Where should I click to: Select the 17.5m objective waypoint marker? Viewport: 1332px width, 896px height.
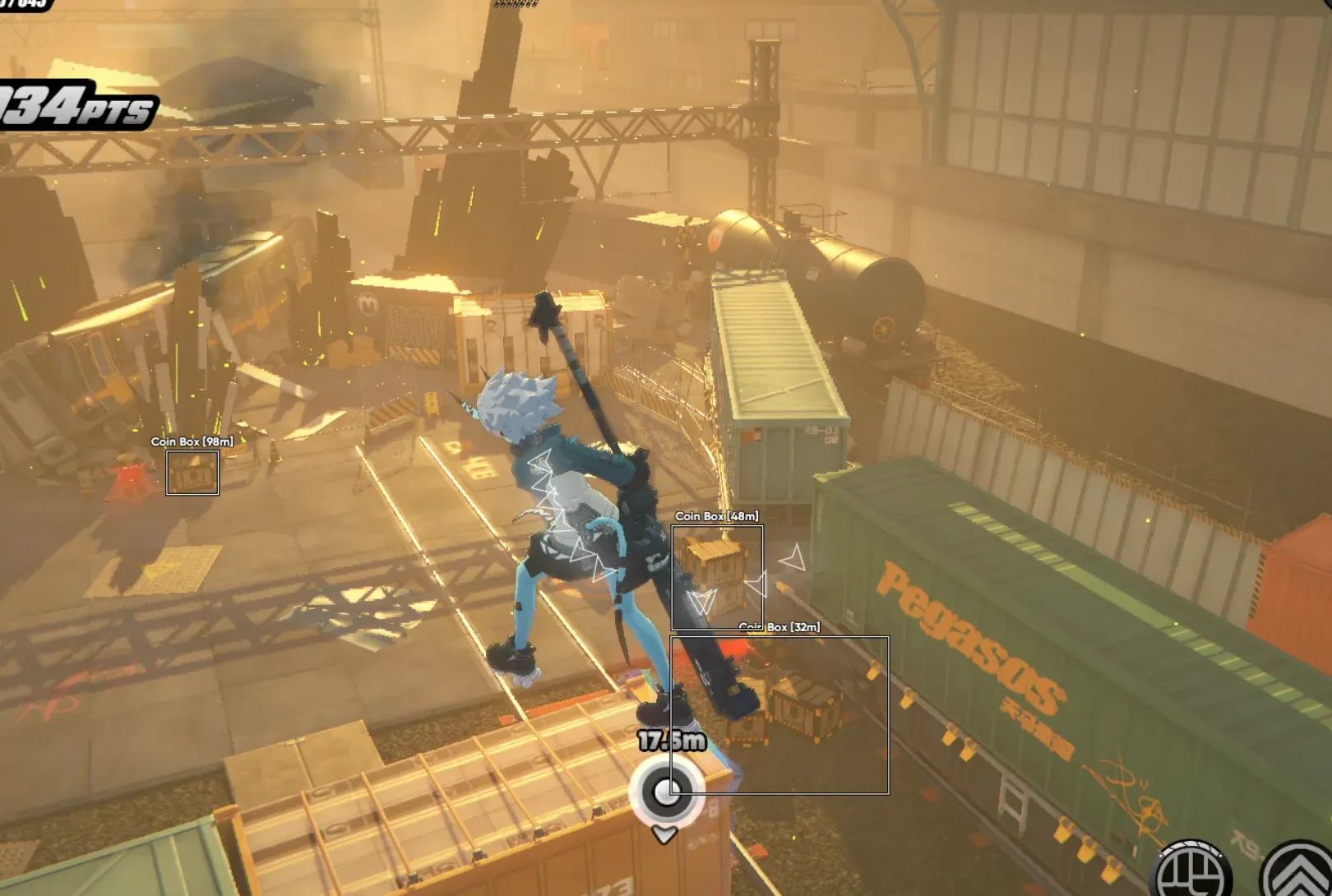pos(665,792)
